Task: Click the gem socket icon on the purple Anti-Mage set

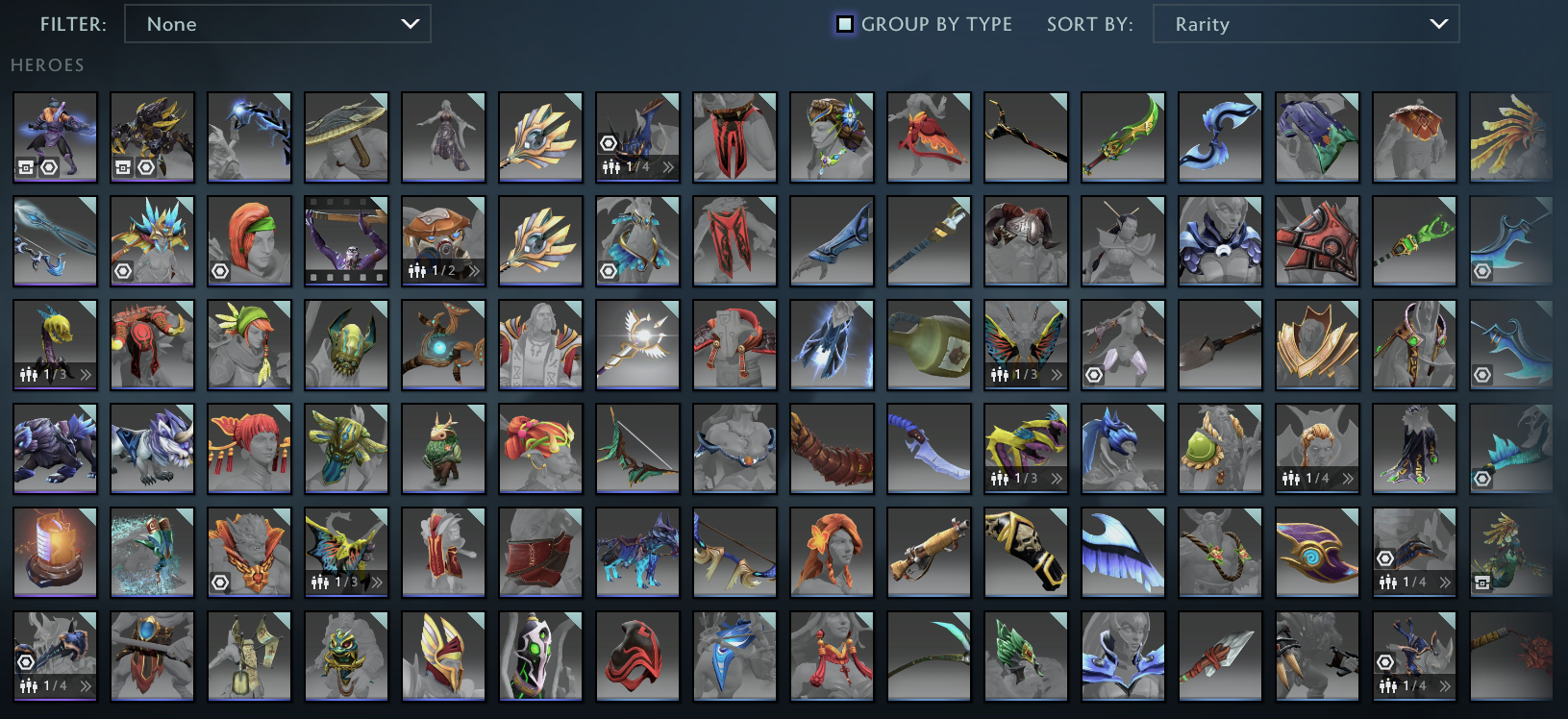Action: click(x=48, y=167)
